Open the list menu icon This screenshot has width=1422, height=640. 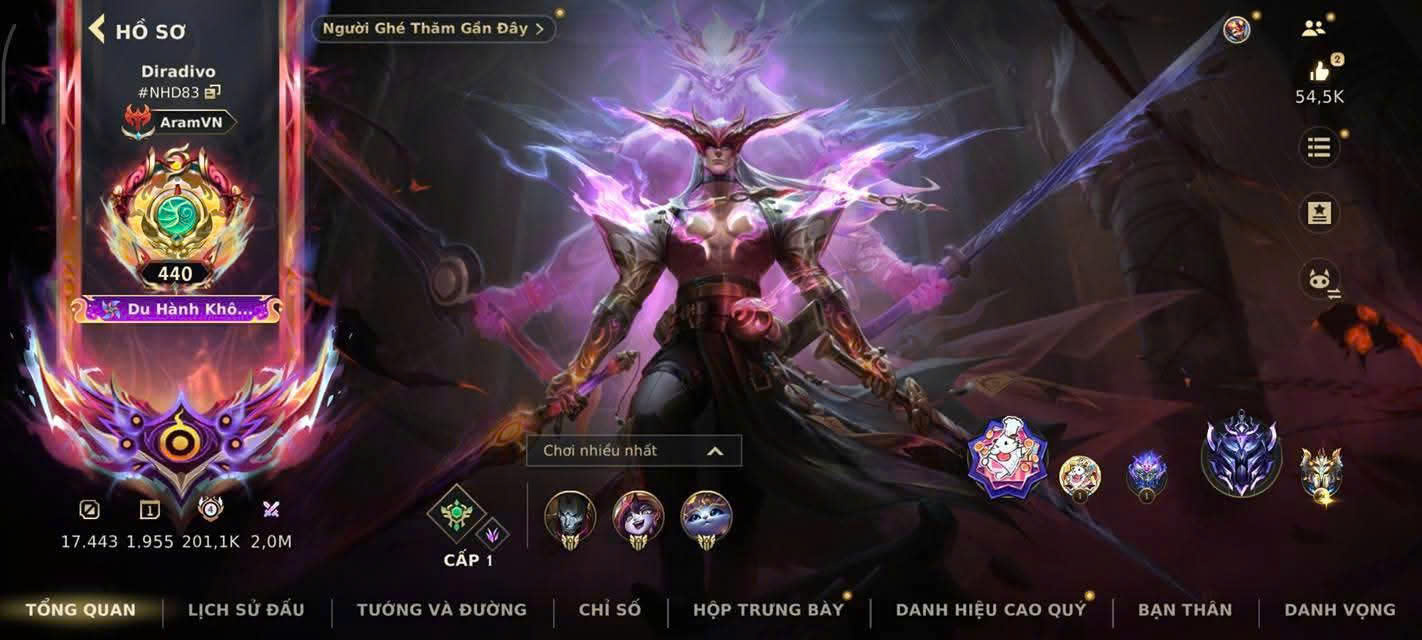click(x=1319, y=148)
